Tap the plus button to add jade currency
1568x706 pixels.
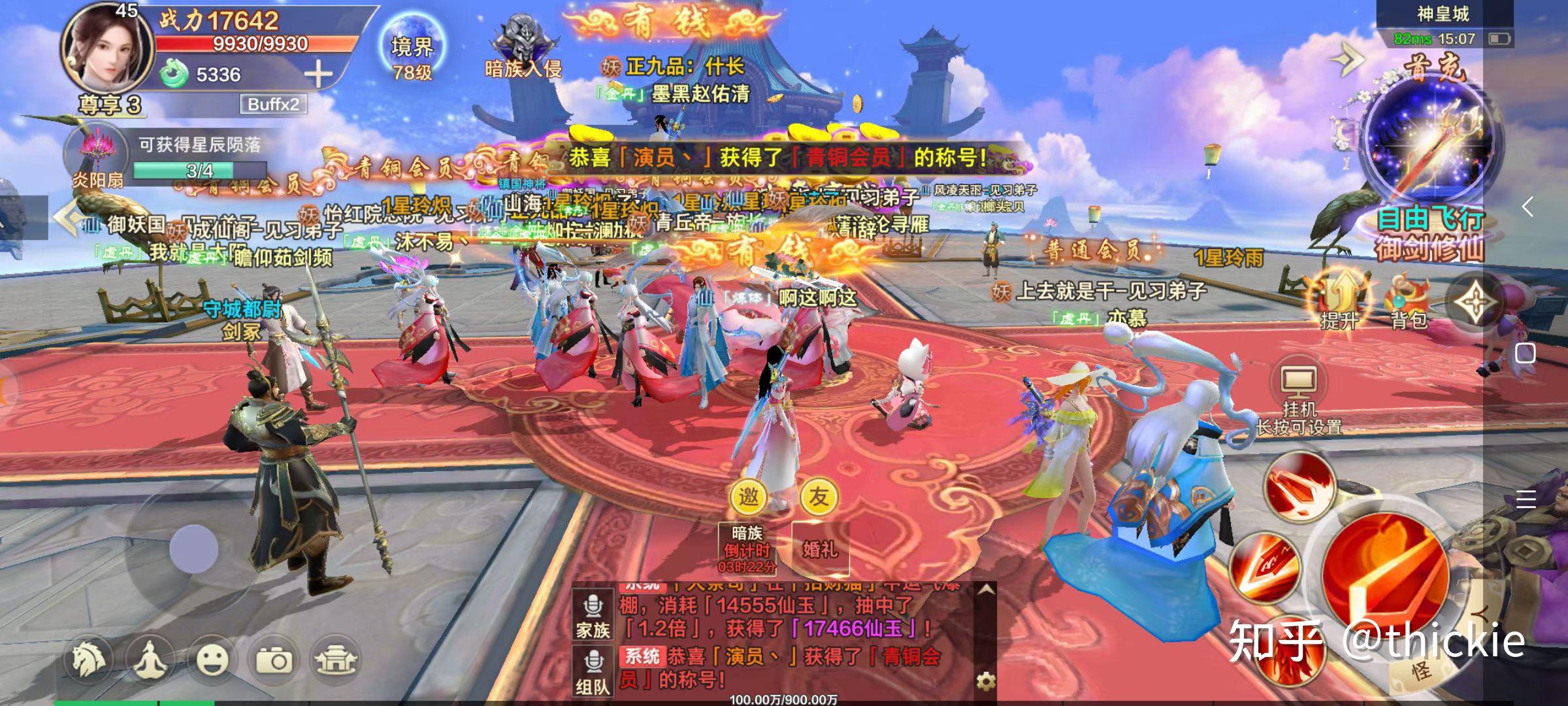coord(318,74)
